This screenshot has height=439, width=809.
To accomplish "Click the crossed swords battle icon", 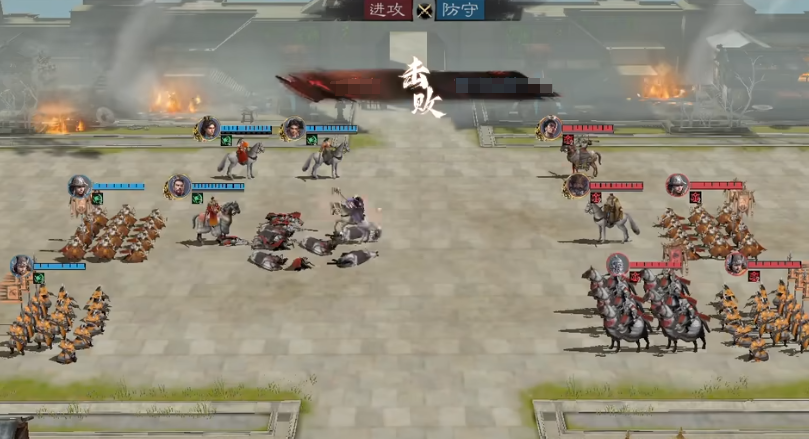I will [424, 11].
